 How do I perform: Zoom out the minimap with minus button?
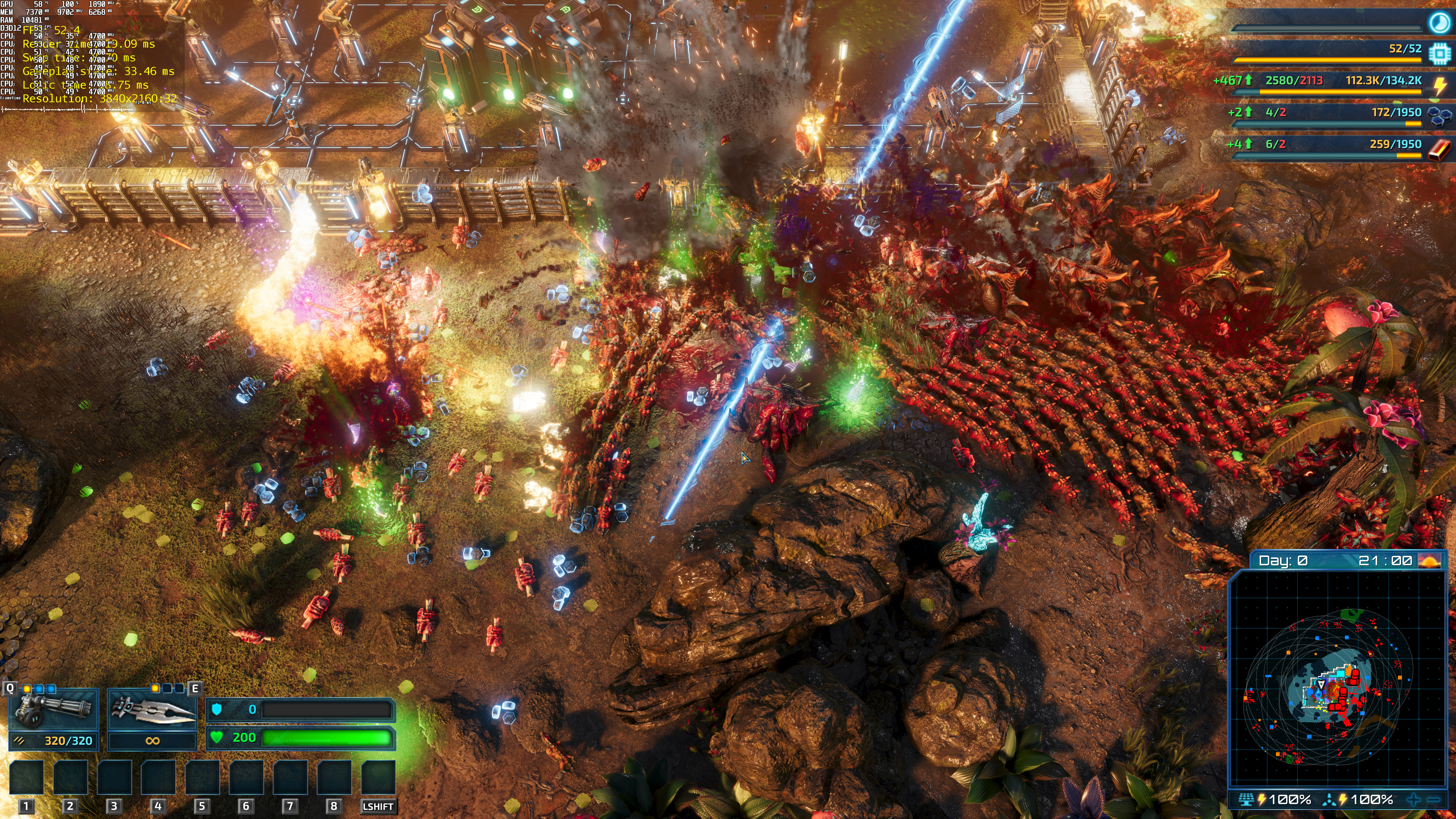[1433, 799]
